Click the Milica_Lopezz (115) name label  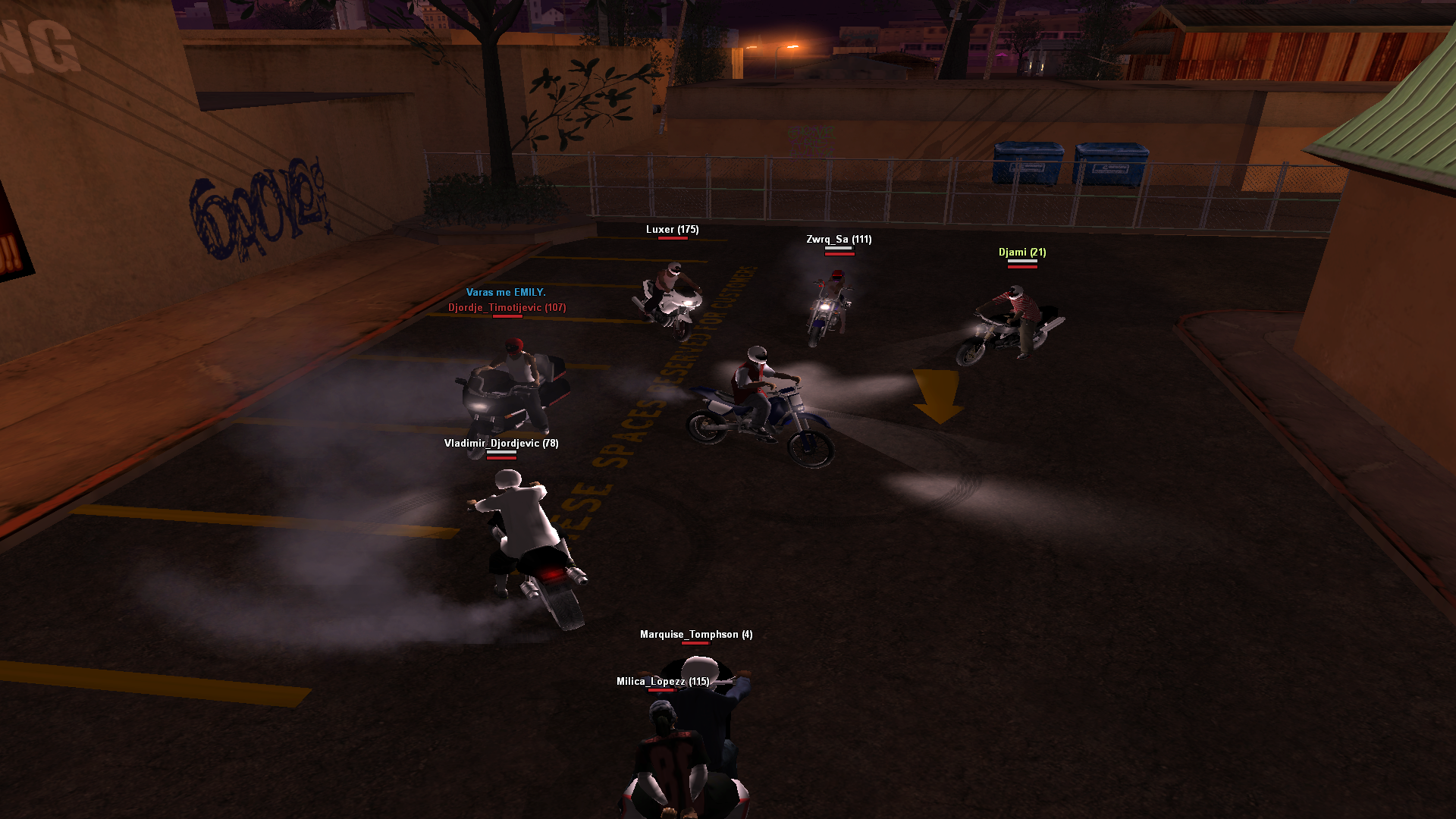point(663,681)
